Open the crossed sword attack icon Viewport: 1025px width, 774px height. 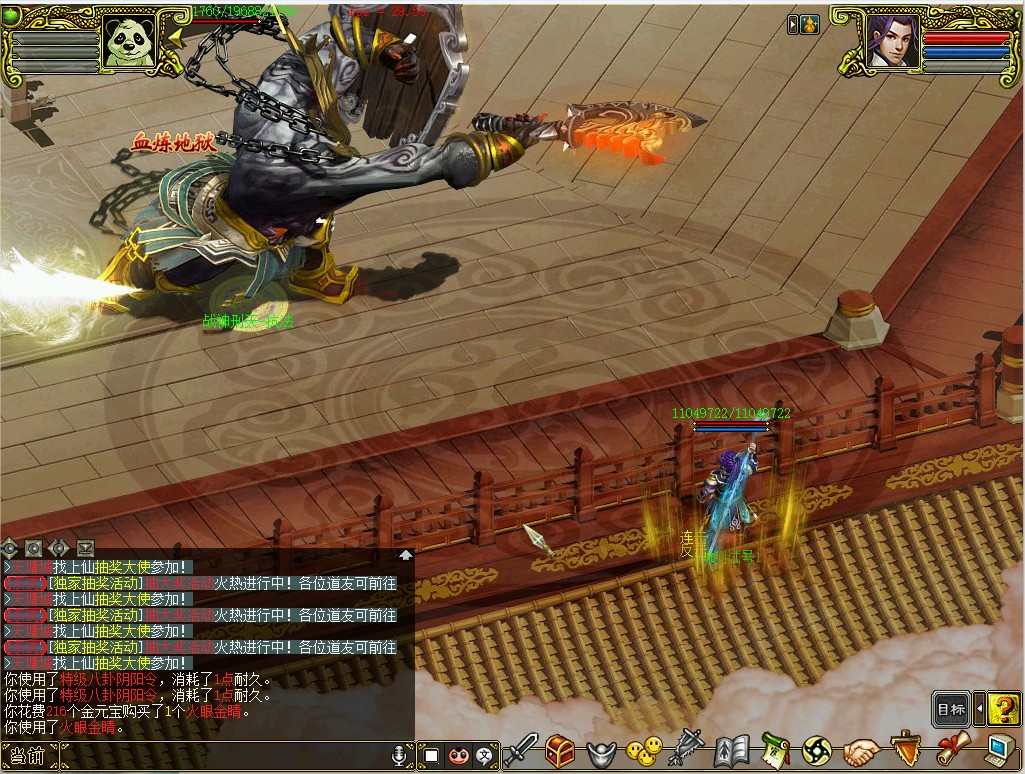coord(520,750)
